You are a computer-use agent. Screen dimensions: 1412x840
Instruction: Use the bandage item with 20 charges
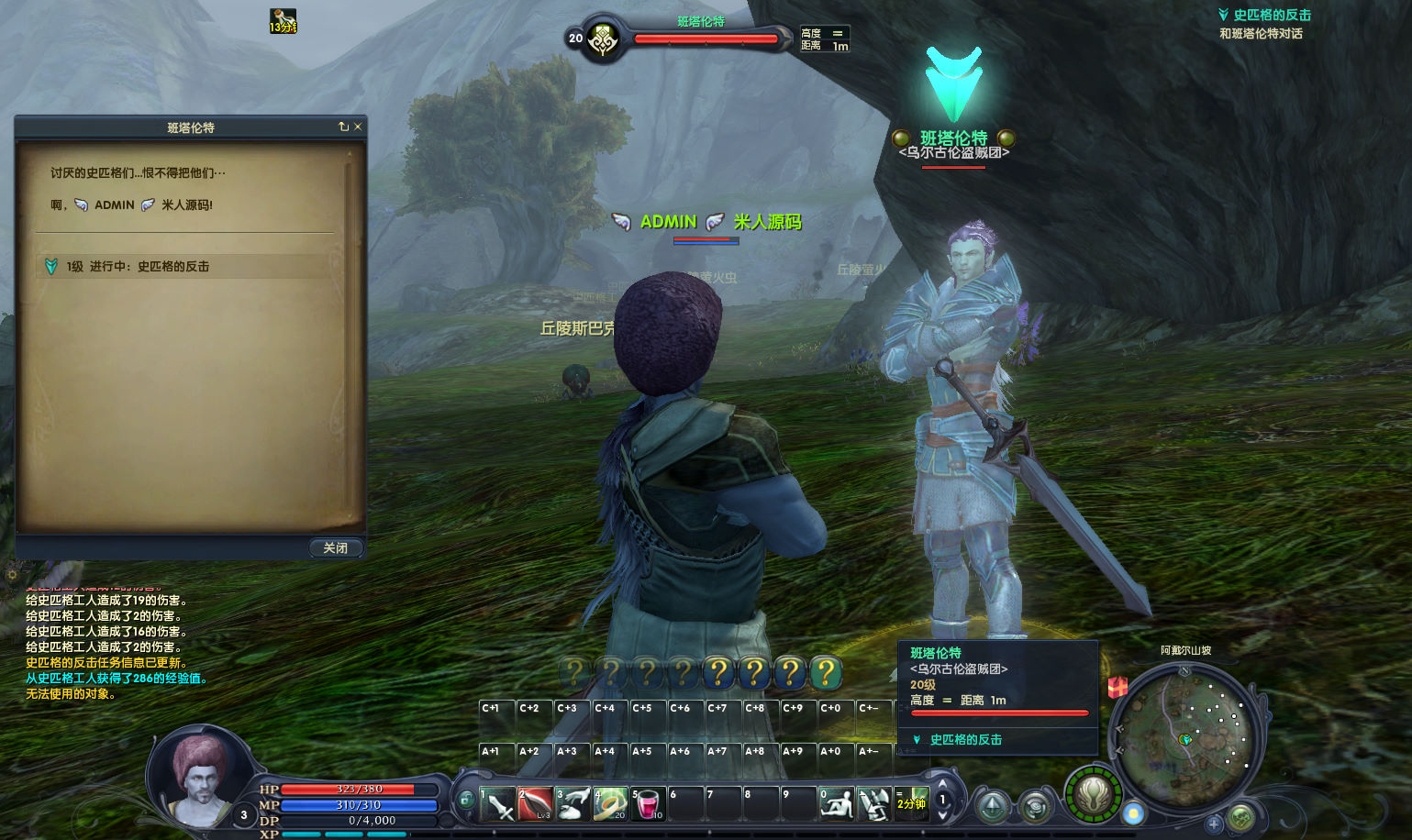pyautogui.click(x=611, y=804)
